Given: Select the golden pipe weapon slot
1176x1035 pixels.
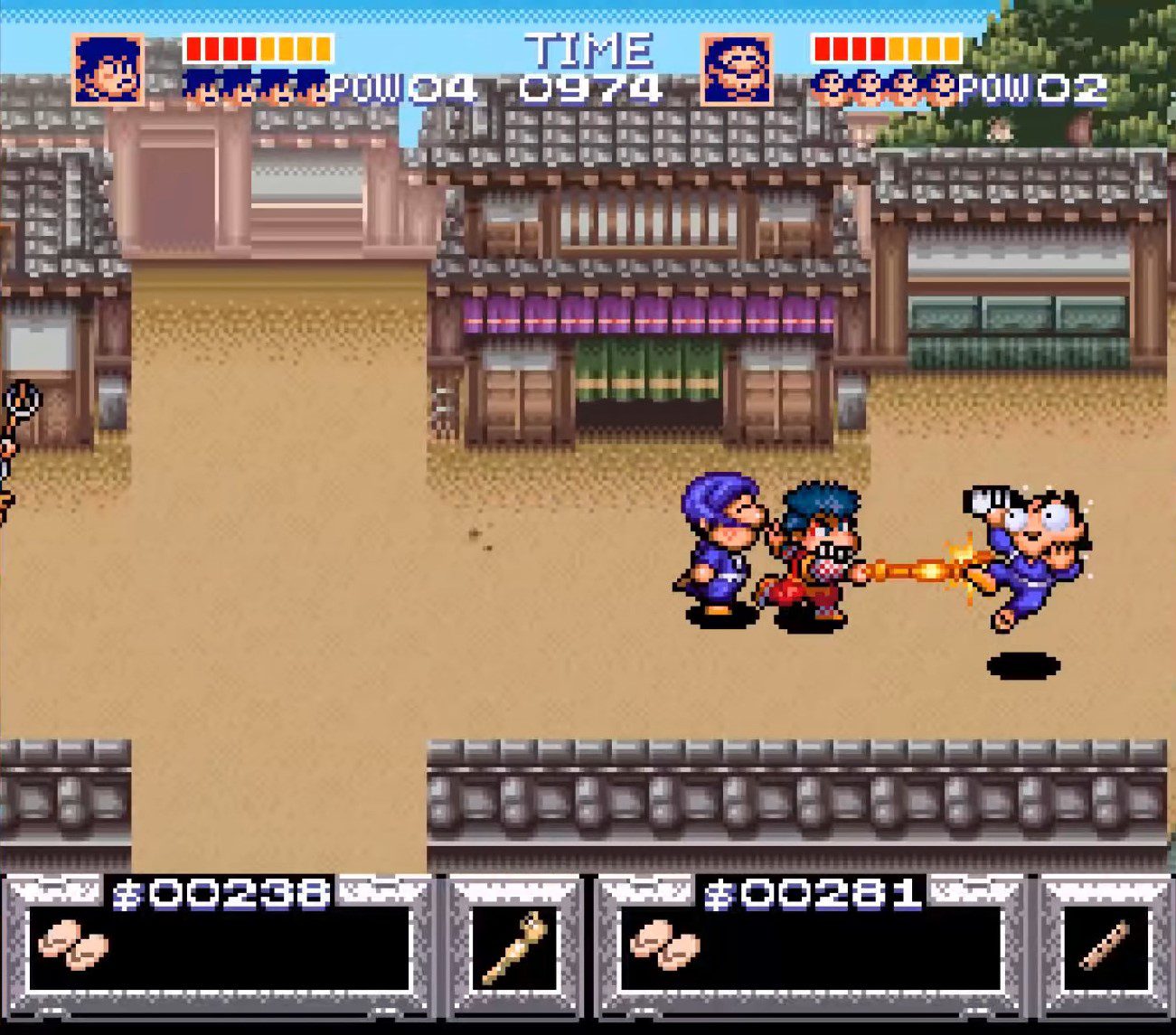Looking at the screenshot, I should 515,947.
